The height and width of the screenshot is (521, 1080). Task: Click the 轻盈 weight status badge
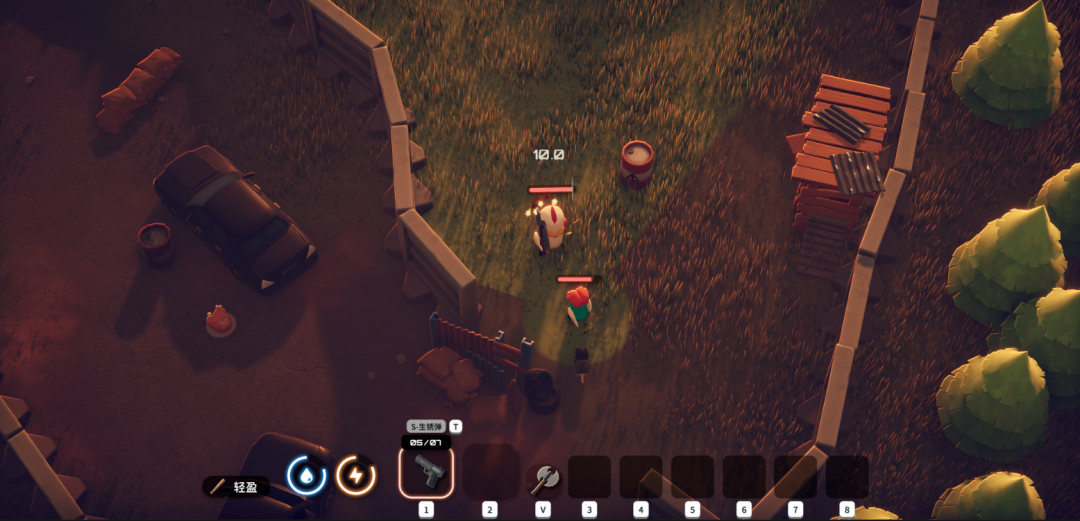236,487
